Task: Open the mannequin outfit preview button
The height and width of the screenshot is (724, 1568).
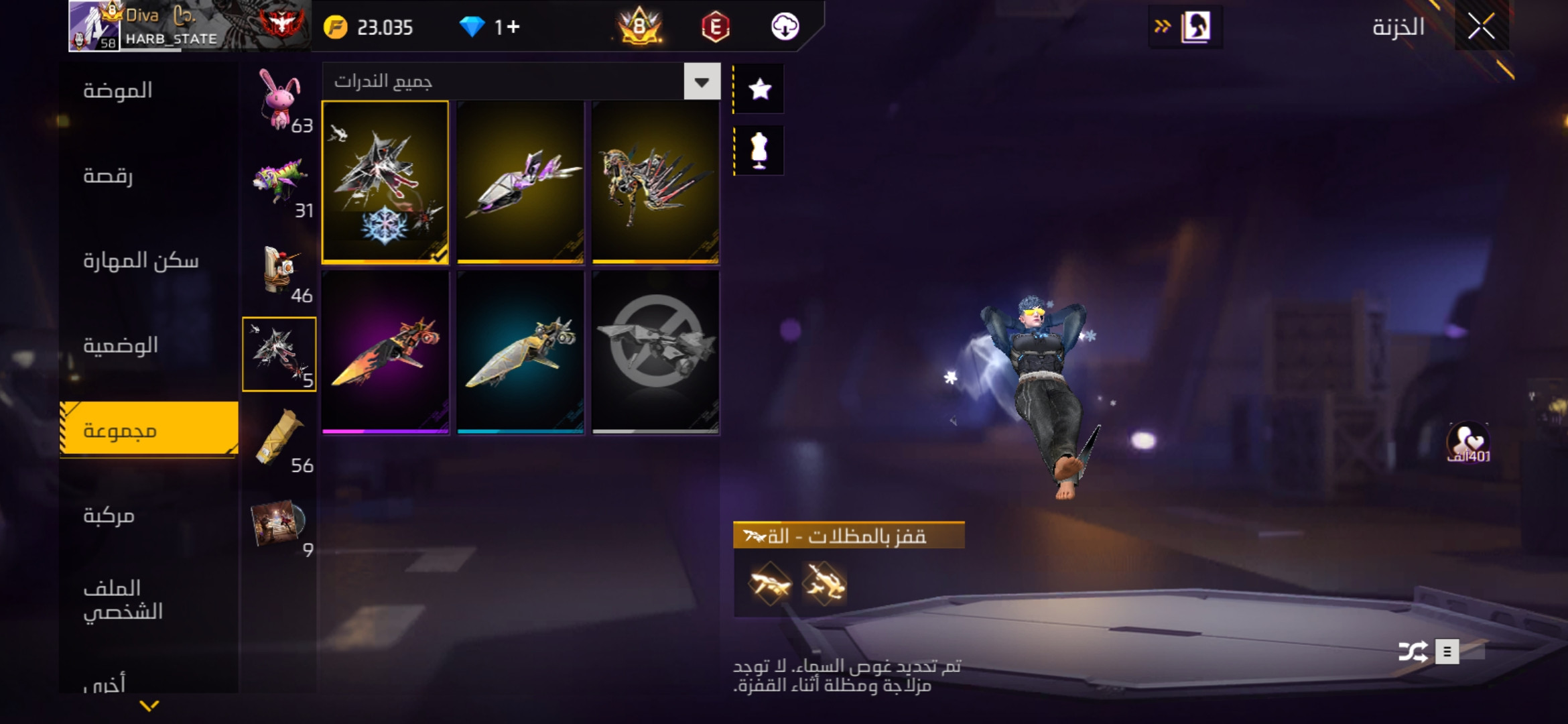Action: coord(759,151)
